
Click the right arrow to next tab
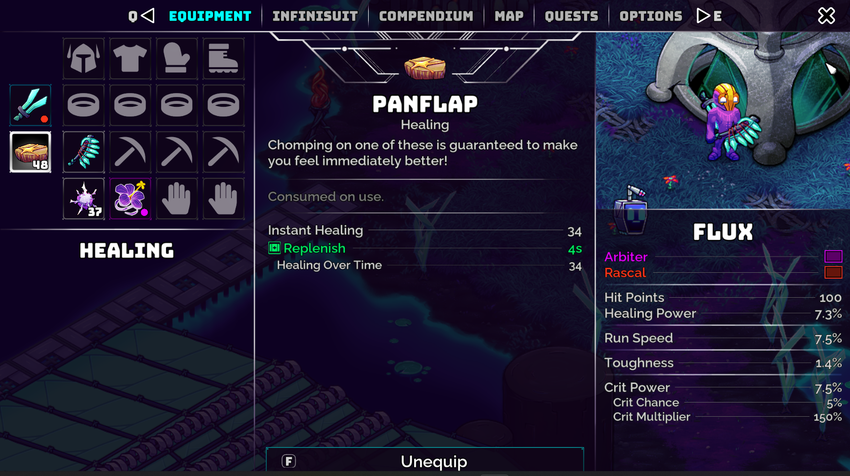coord(704,16)
